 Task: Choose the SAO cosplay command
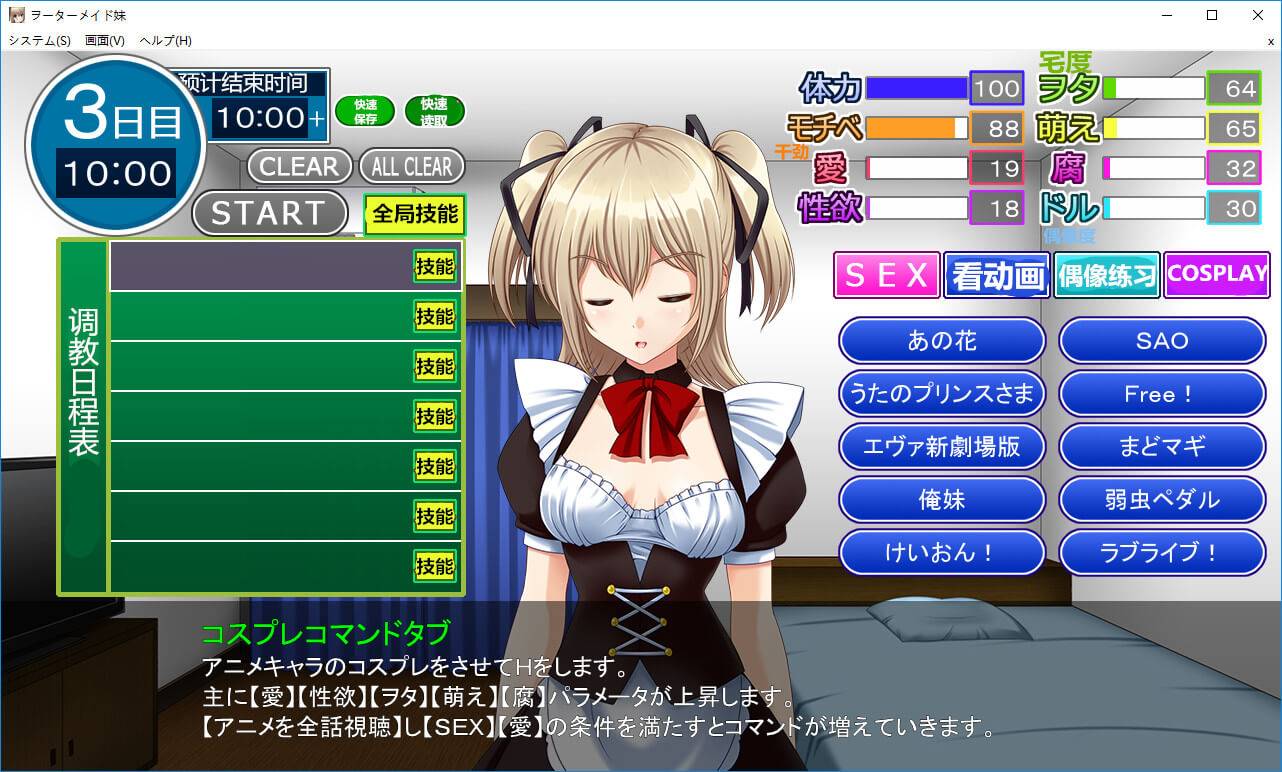[1162, 341]
